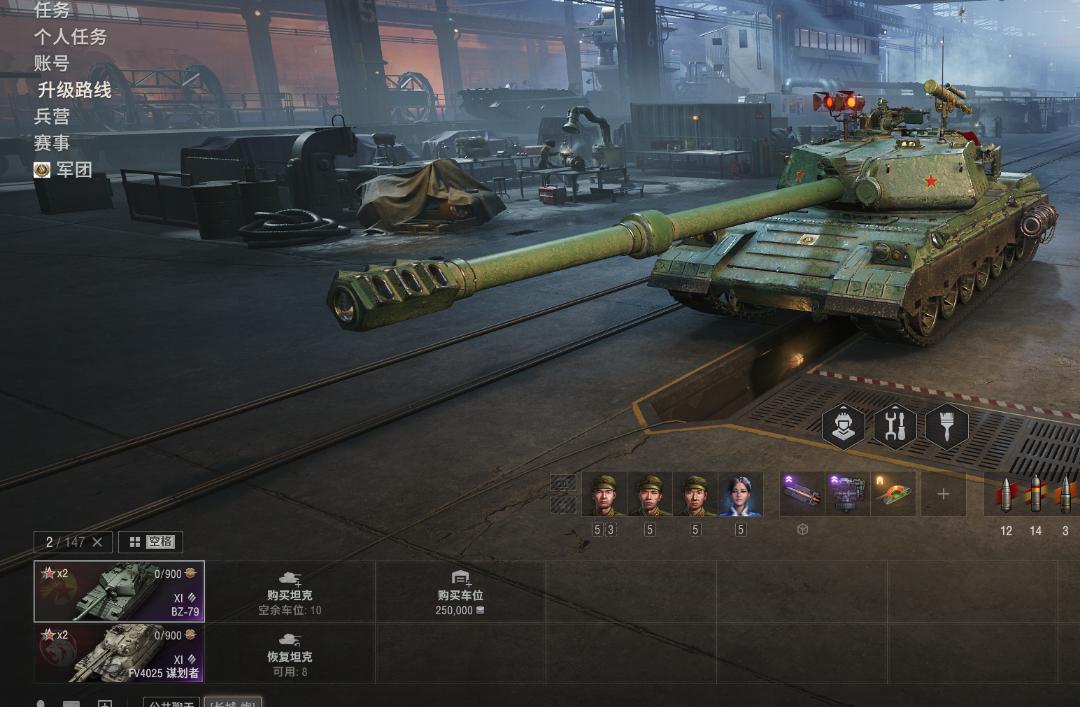Toggle the 空格 grid view button

pyautogui.click(x=150, y=542)
